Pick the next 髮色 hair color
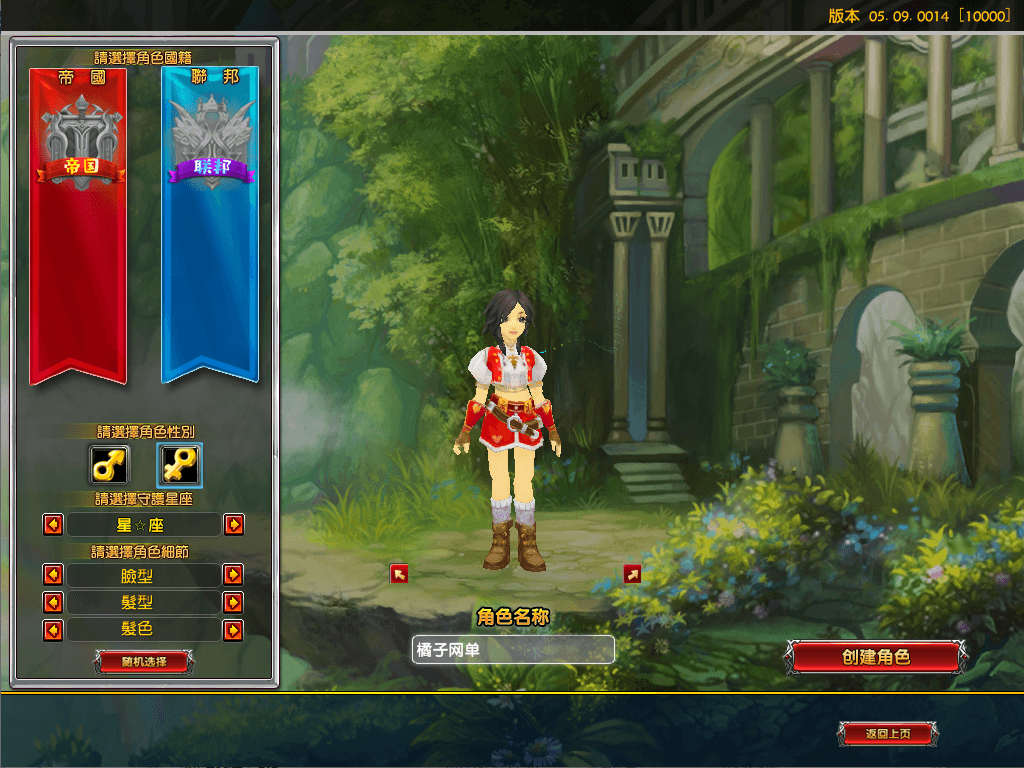 point(233,630)
